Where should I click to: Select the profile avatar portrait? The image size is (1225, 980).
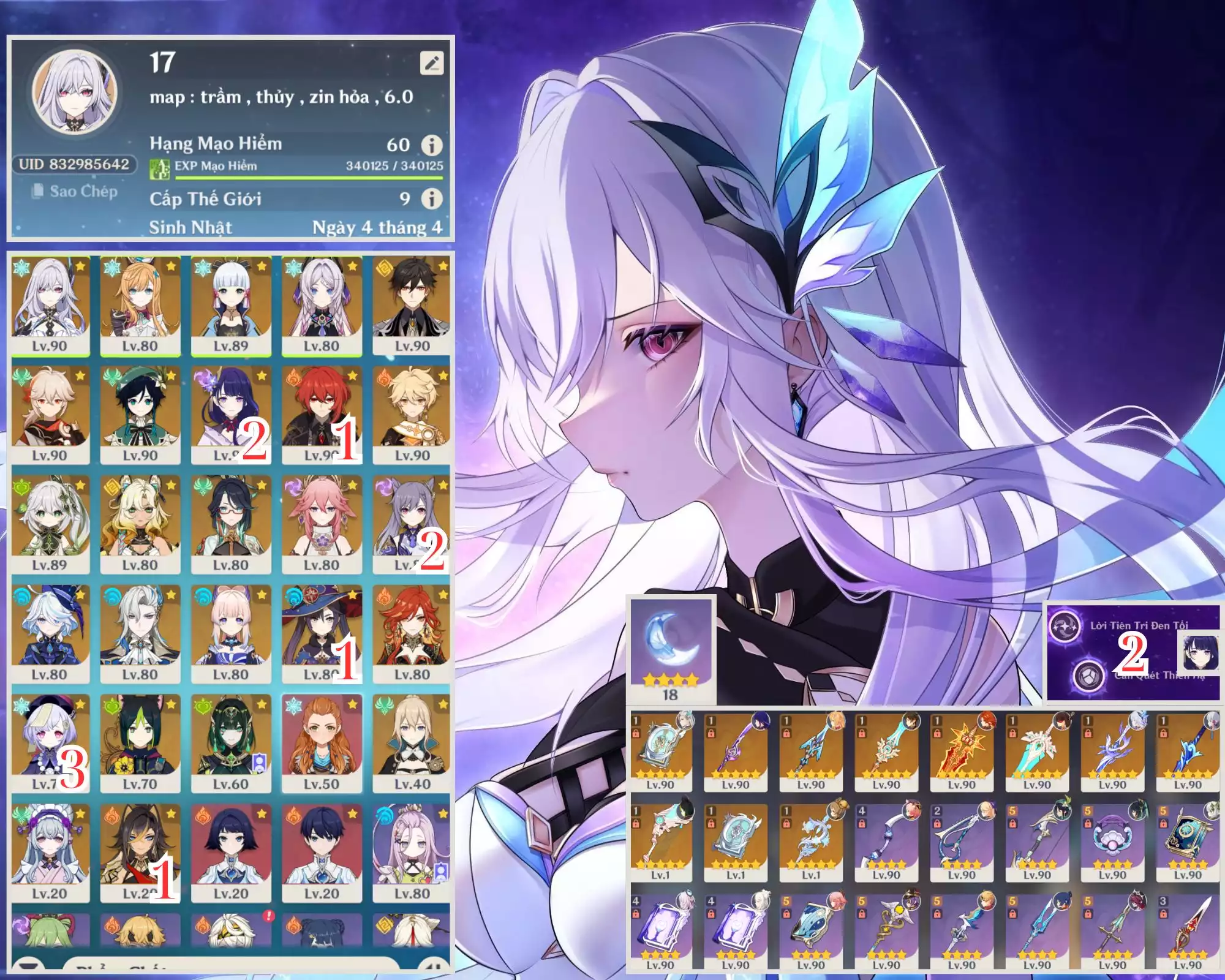pyautogui.click(x=75, y=92)
